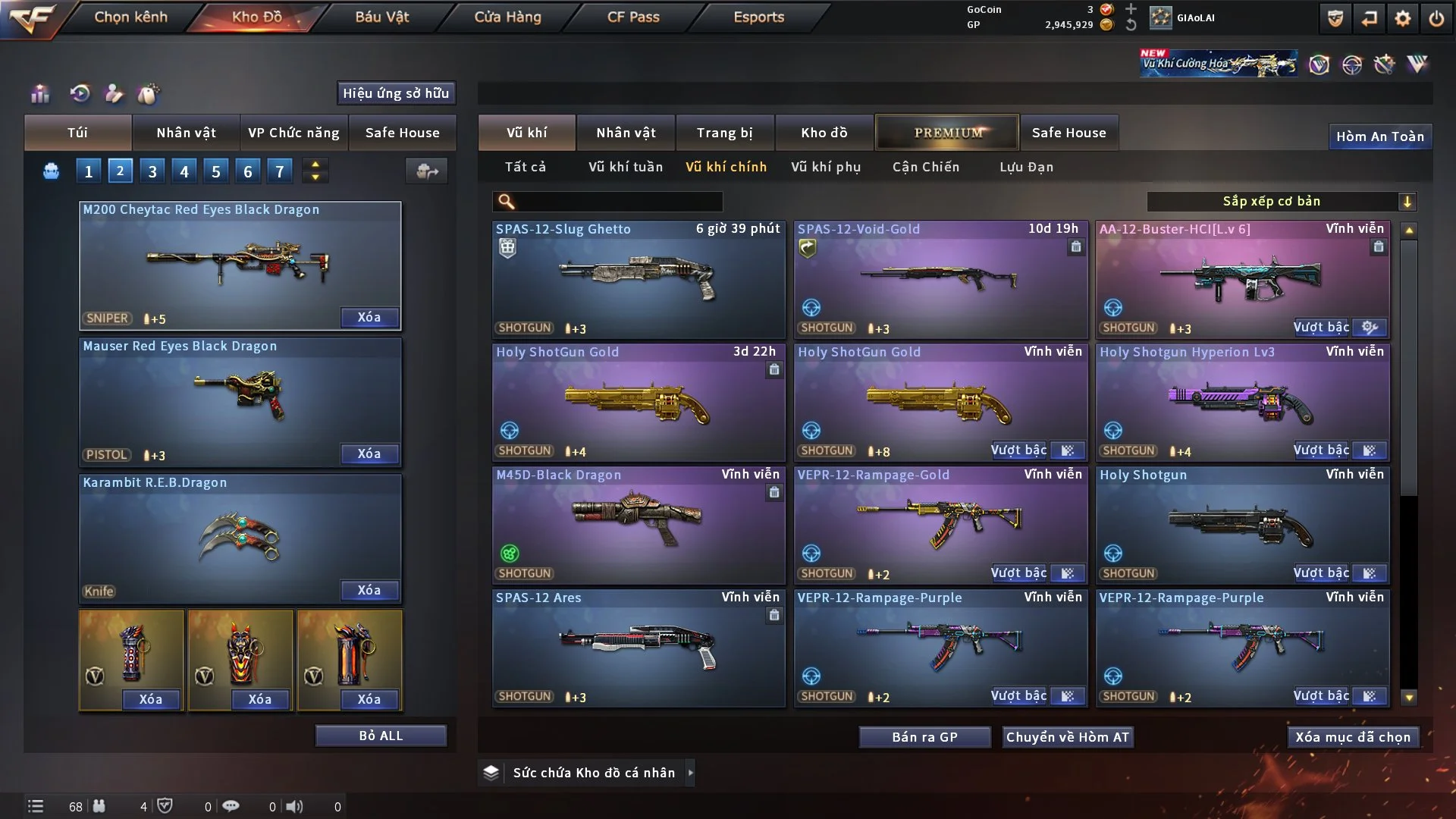
Task: Open the CF Pass page
Action: (633, 17)
